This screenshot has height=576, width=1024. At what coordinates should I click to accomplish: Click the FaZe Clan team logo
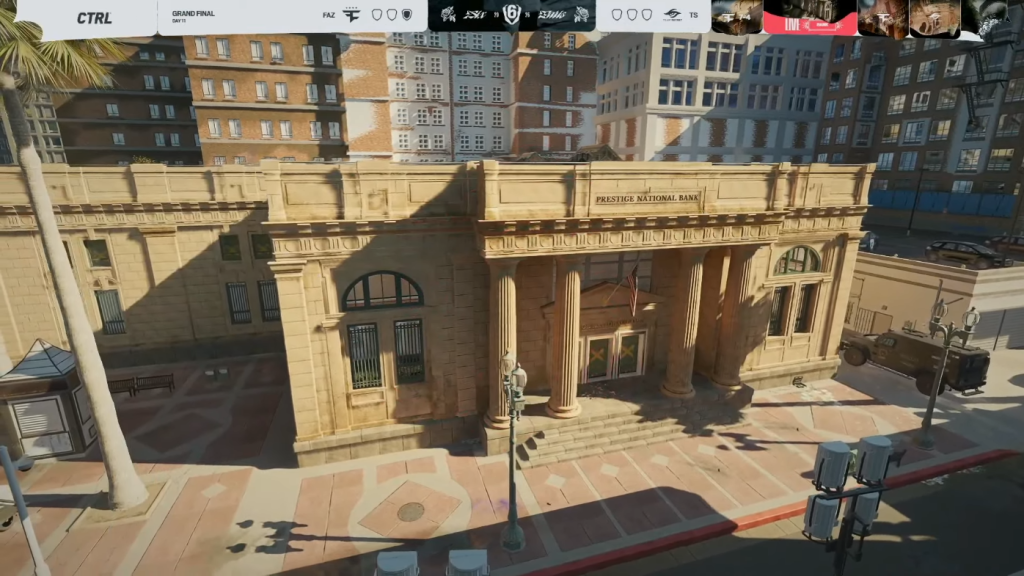point(349,15)
